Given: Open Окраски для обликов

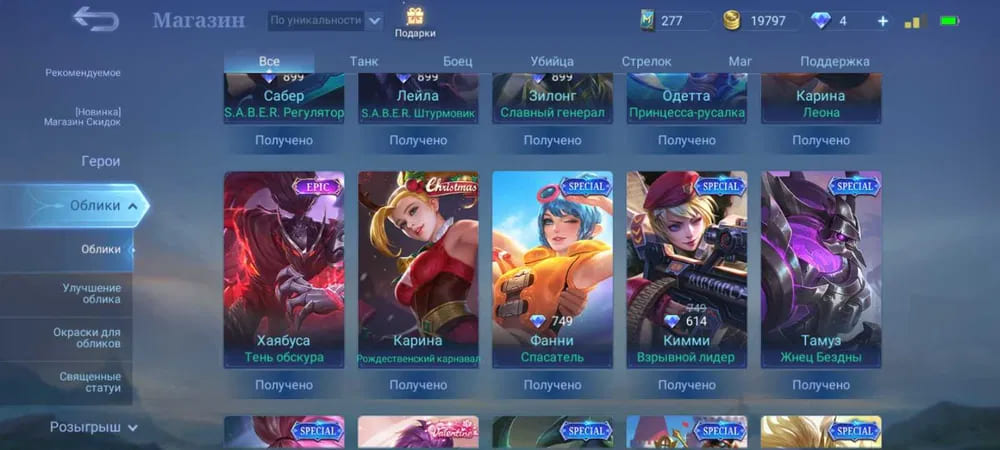Looking at the screenshot, I should (86, 337).
